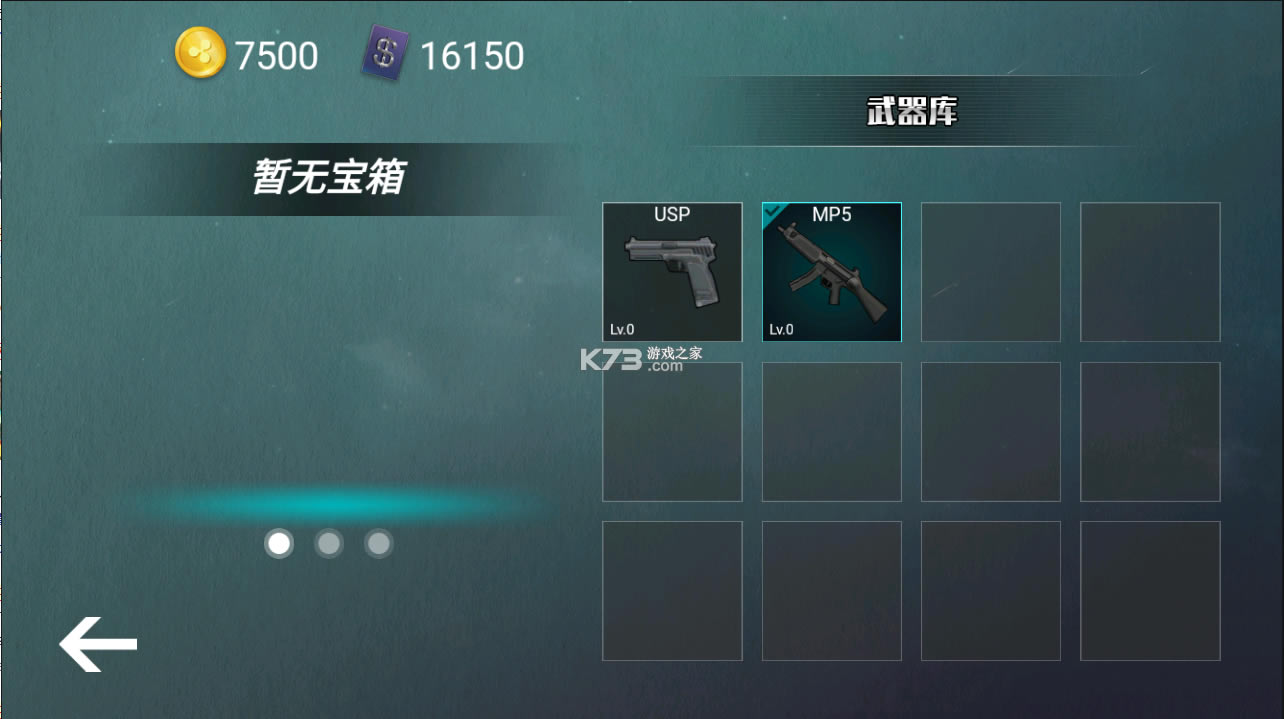This screenshot has width=1284, height=719.
Task: Choose the MP5 submachine gun slot
Action: click(831, 272)
